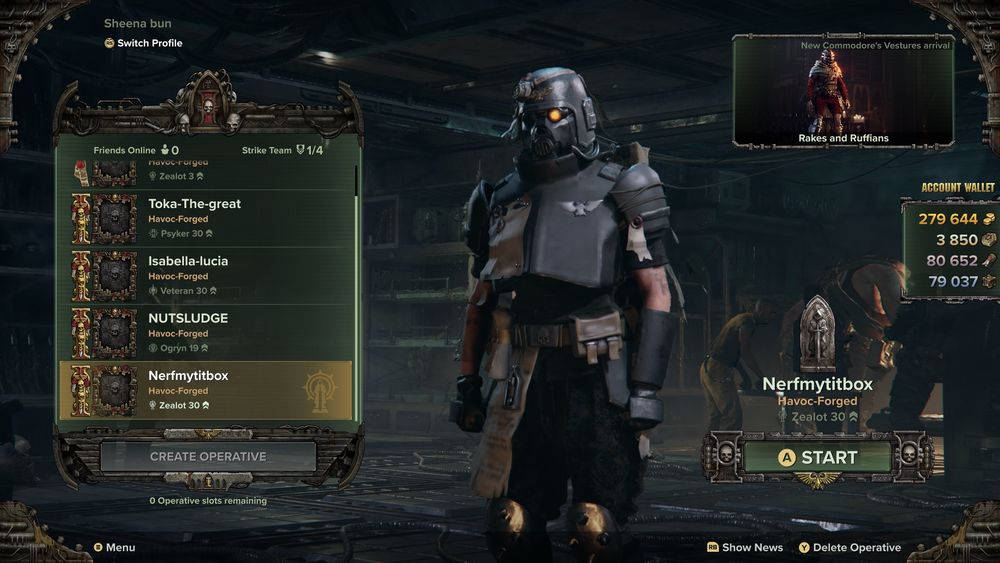Screen dimensions: 1000x563
Task: Start the game with Nerfmytitbox
Action: tap(817, 457)
